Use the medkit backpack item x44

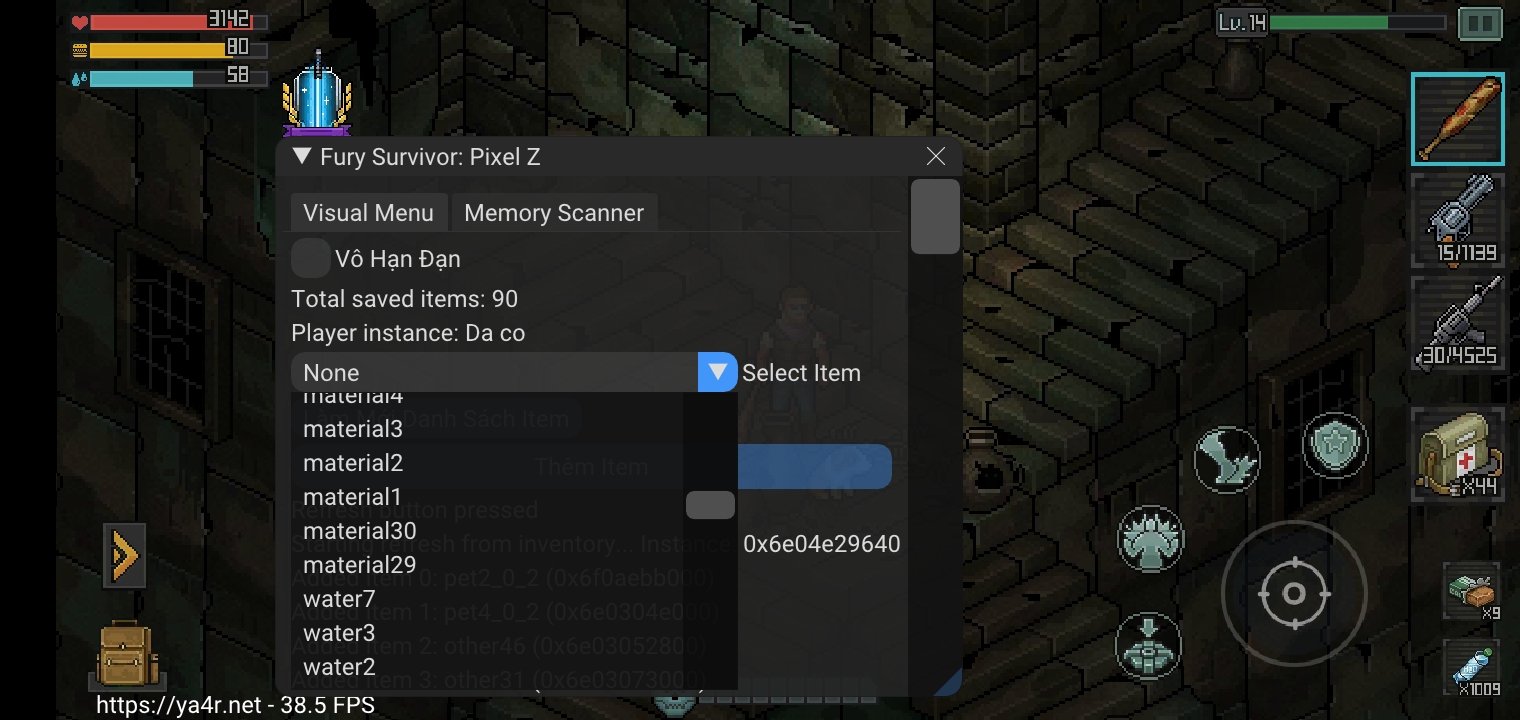[x=1457, y=455]
